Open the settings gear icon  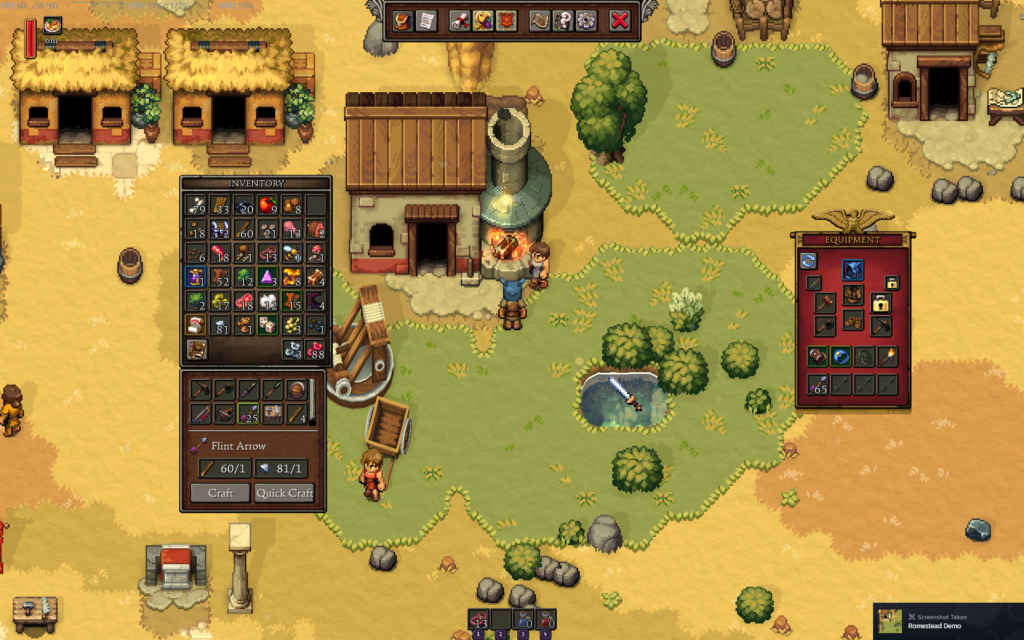[x=586, y=20]
